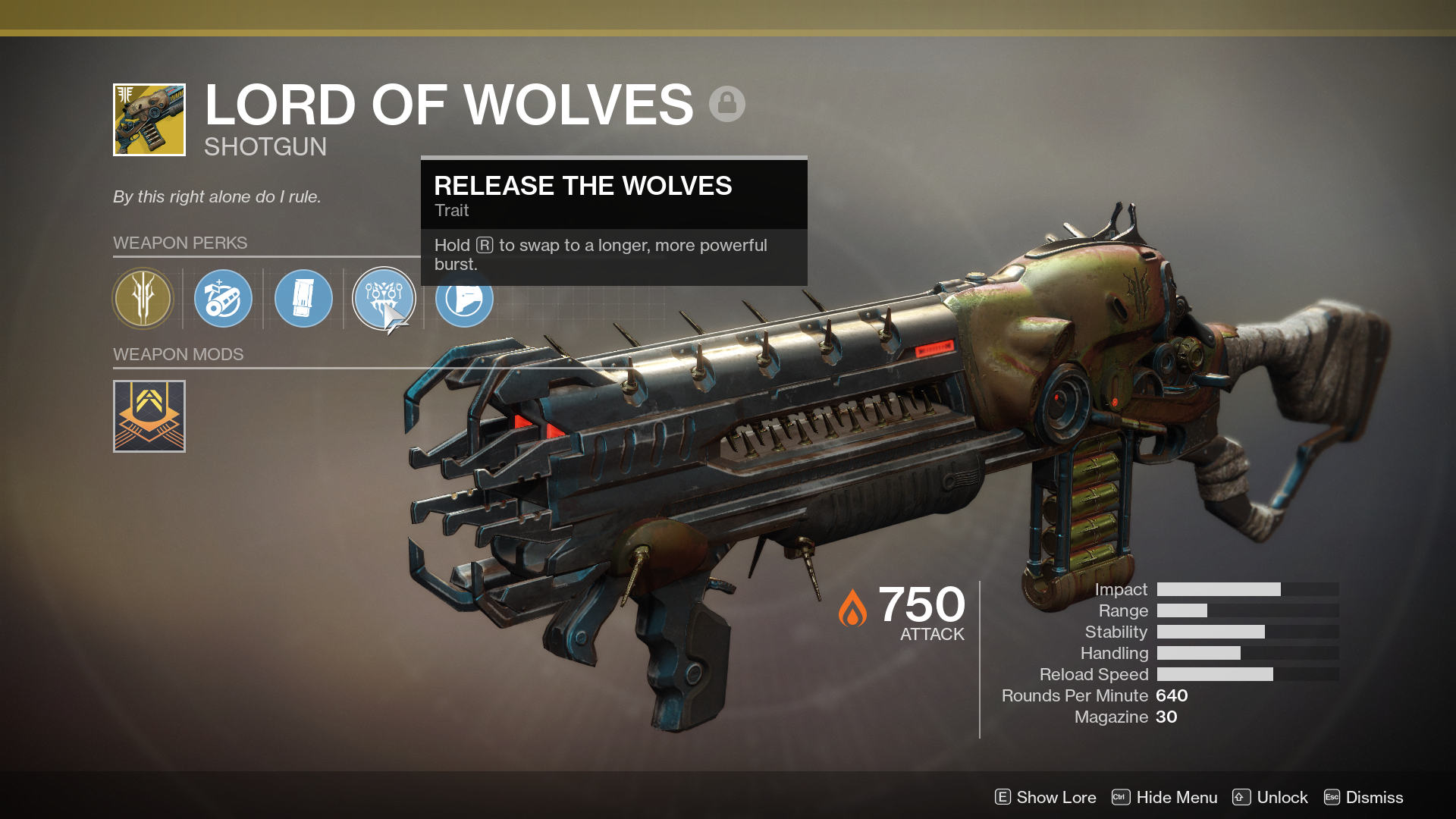Click the Rounds Per Minute value 640
This screenshot has height=819, width=1456.
click(x=1172, y=695)
